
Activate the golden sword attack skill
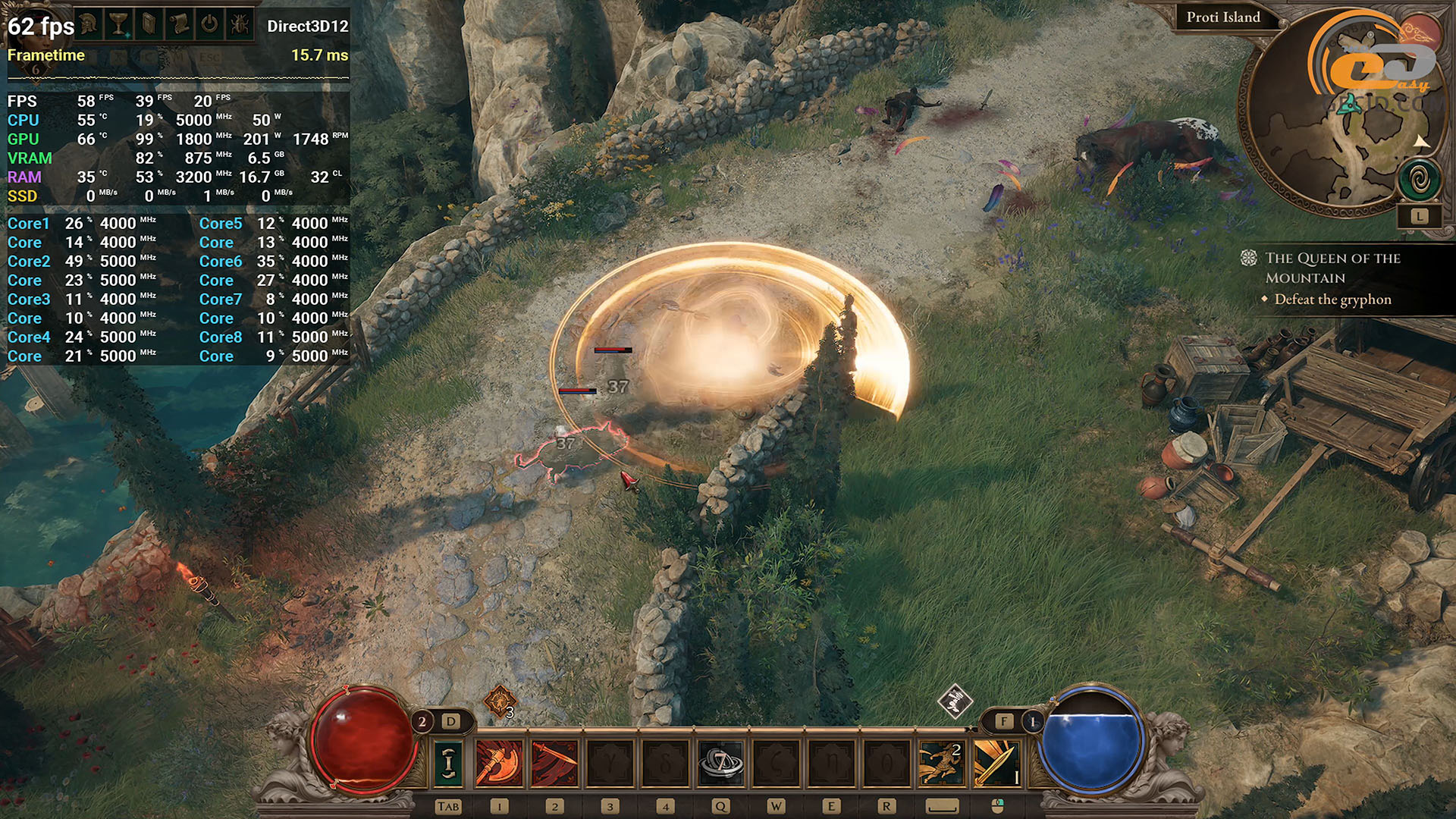pyautogui.click(x=996, y=763)
